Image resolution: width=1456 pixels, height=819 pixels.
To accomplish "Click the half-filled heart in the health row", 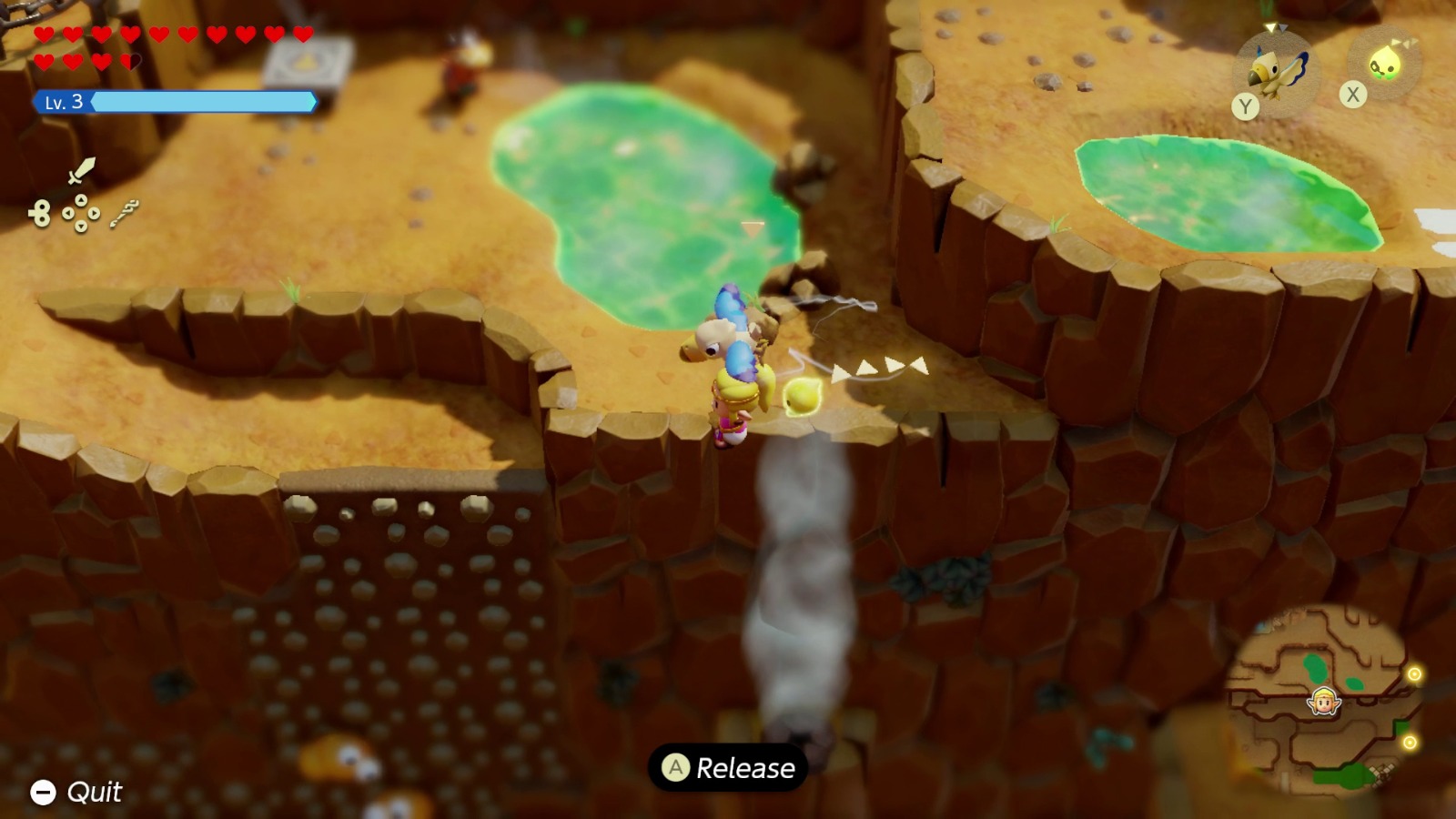I will (x=129, y=61).
